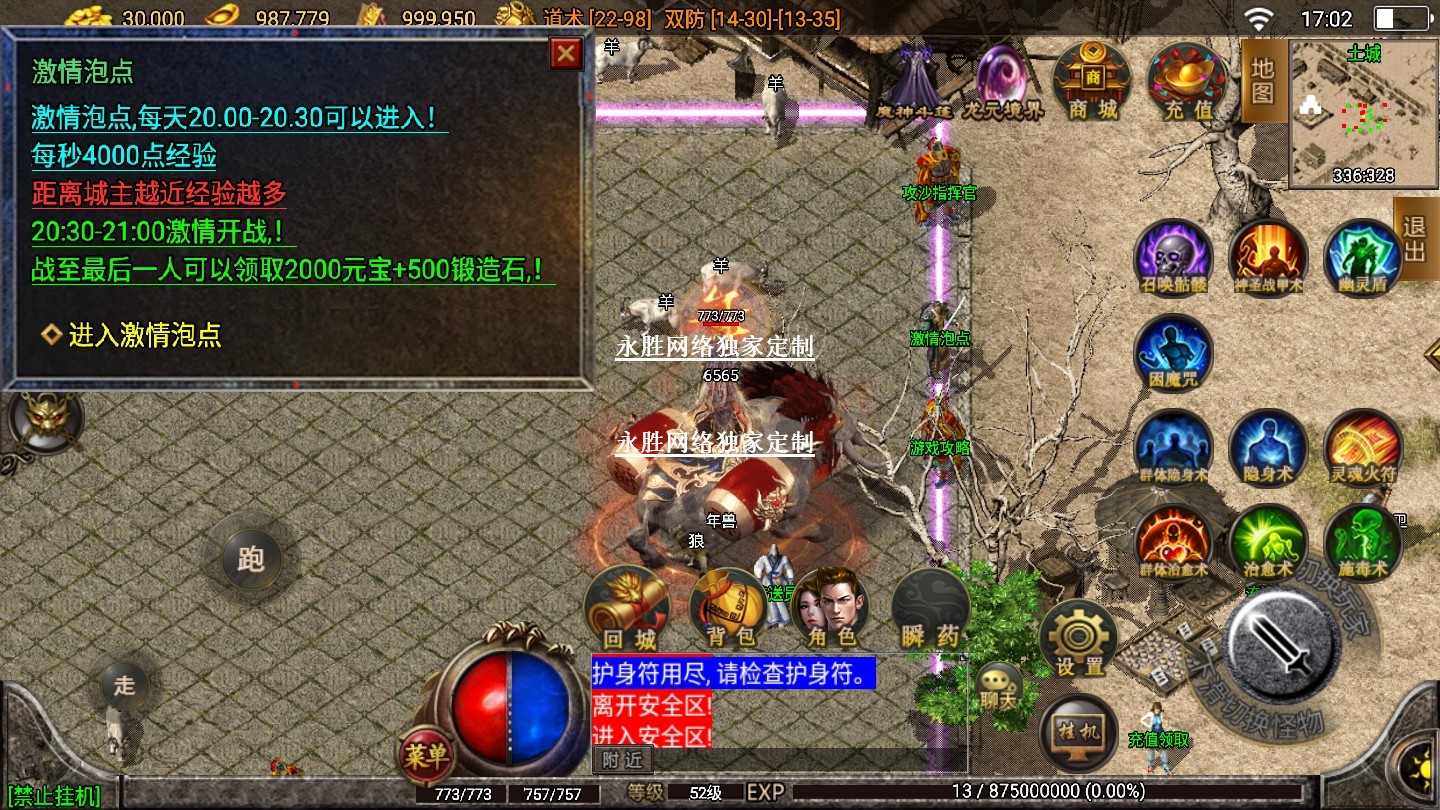Viewport: 1440px width, 810px height.
Task: Open the 设置 settings gear
Action: click(1078, 639)
